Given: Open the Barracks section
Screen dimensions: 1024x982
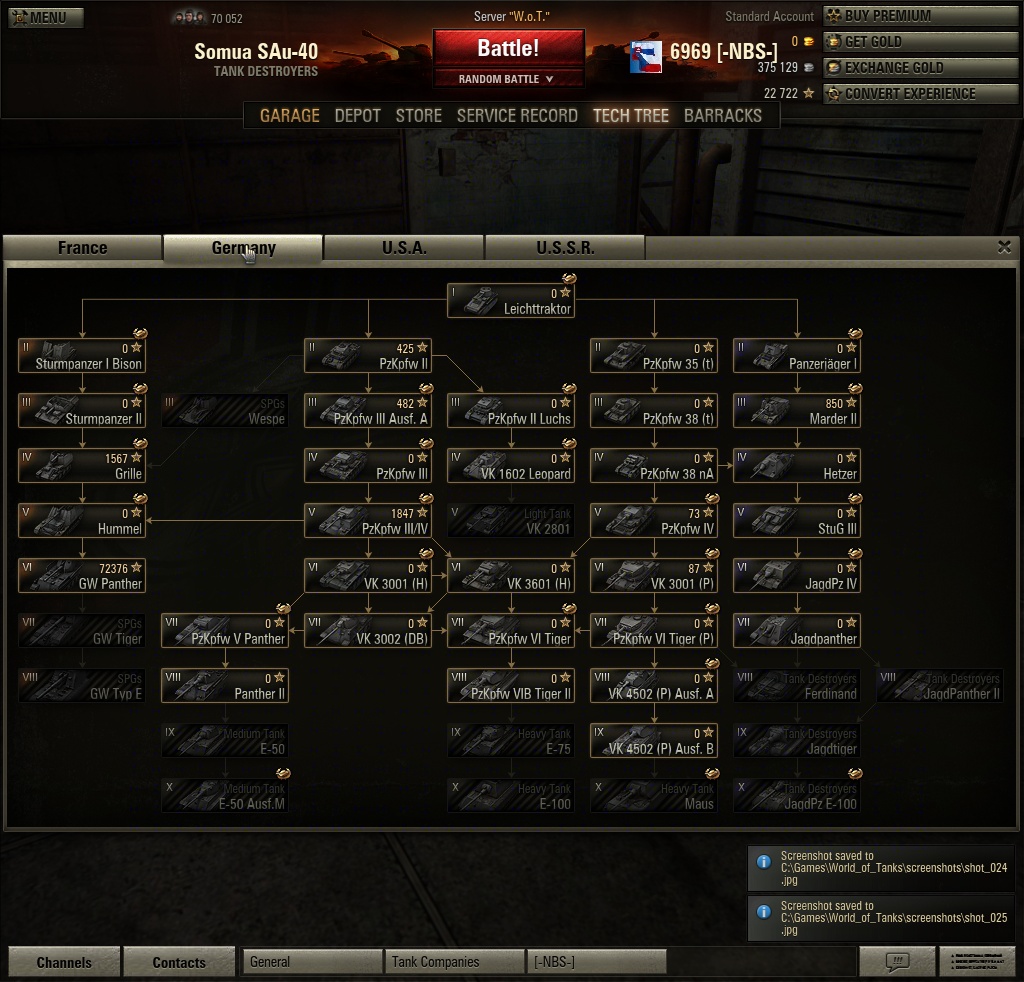Looking at the screenshot, I should pos(722,115).
